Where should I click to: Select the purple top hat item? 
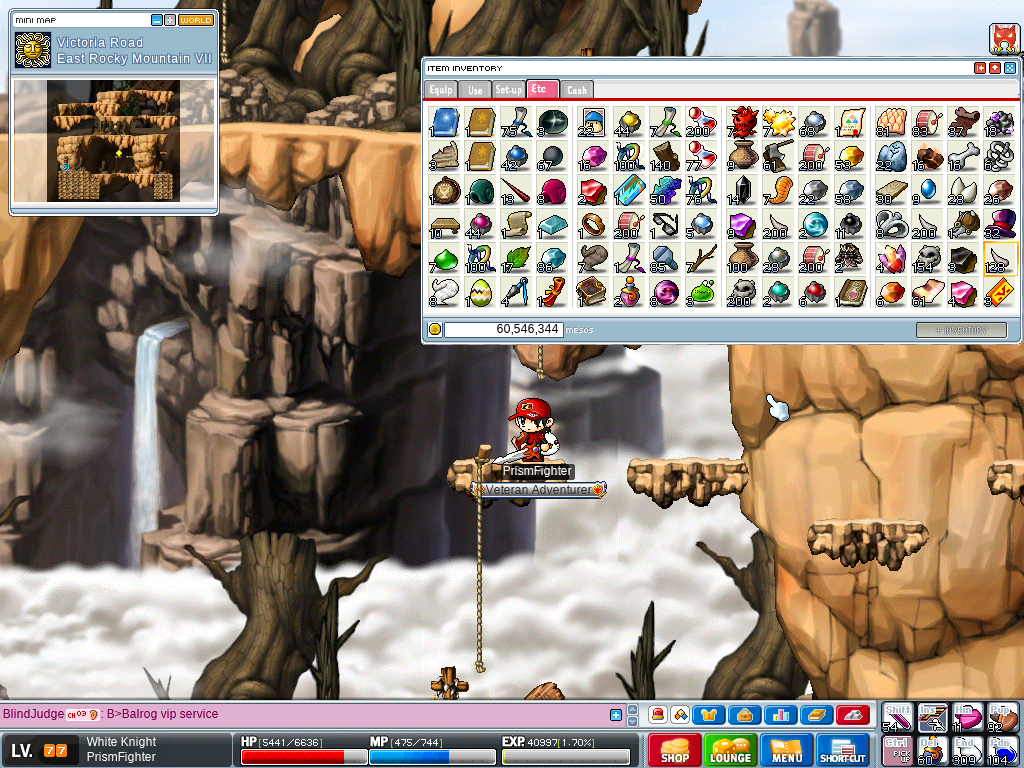tap(999, 223)
